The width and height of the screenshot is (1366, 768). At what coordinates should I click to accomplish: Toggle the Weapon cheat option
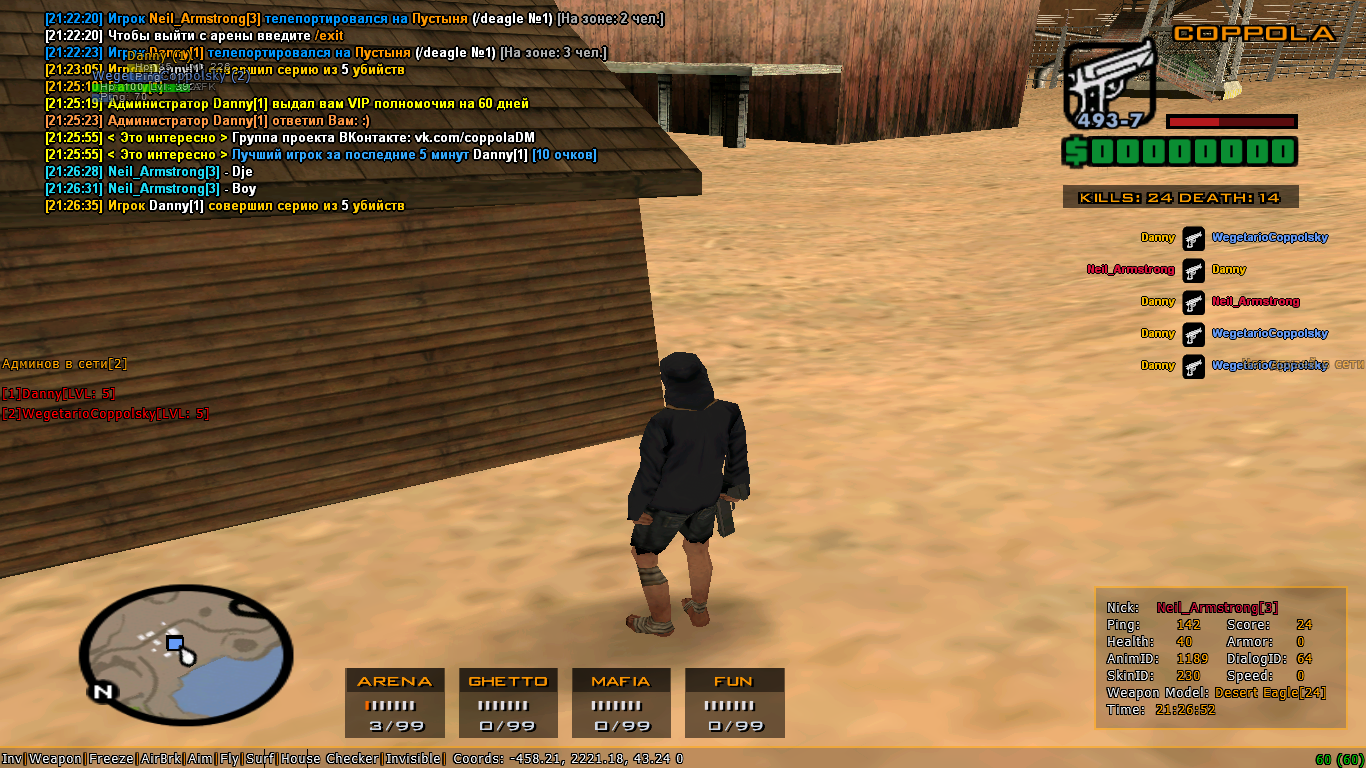56,759
